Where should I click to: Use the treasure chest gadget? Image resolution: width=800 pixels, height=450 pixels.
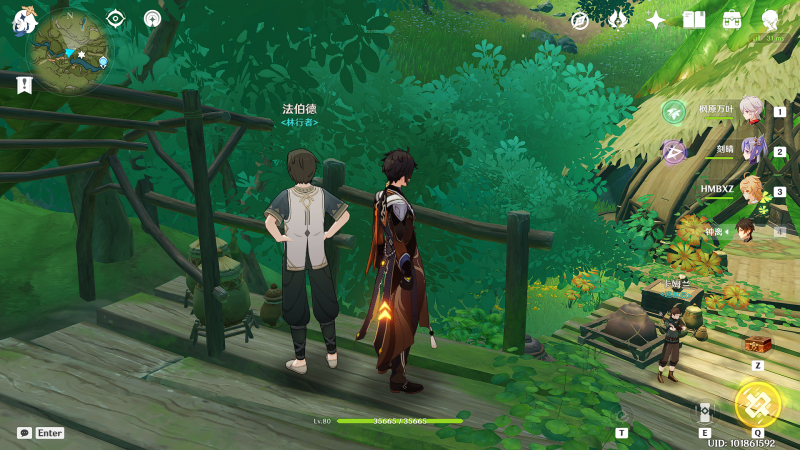click(758, 345)
